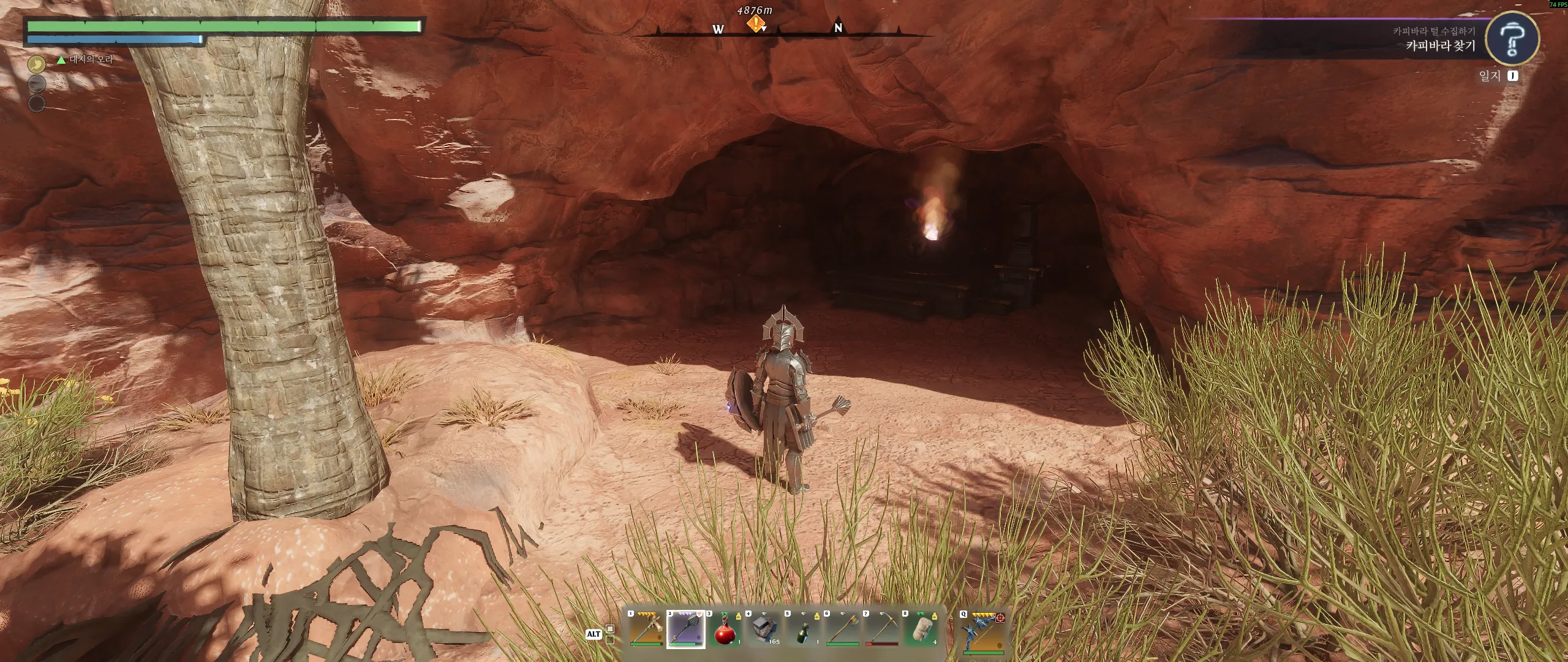Switch to the second hotbar page indicator
Screen dimensions: 1568x662
coord(610,640)
